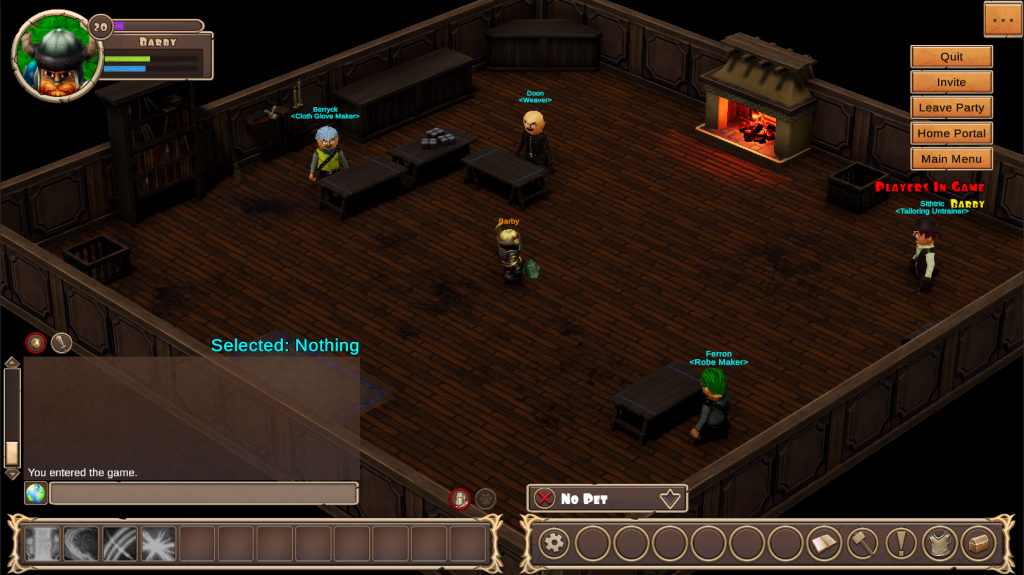Open the treasure chest inventory icon
The image size is (1024, 575).
click(977, 544)
